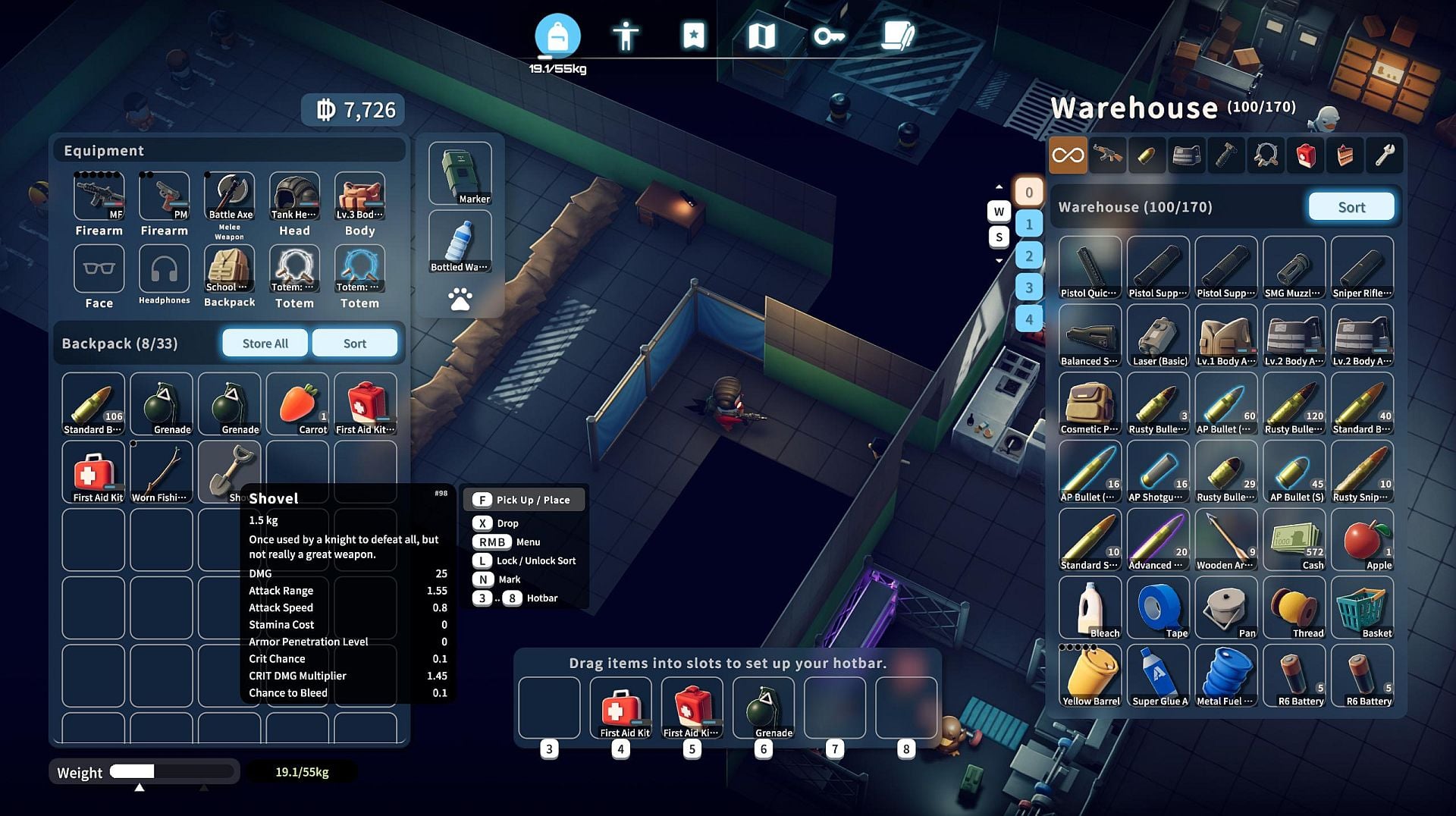Toggle the armor filter category

click(1187, 155)
